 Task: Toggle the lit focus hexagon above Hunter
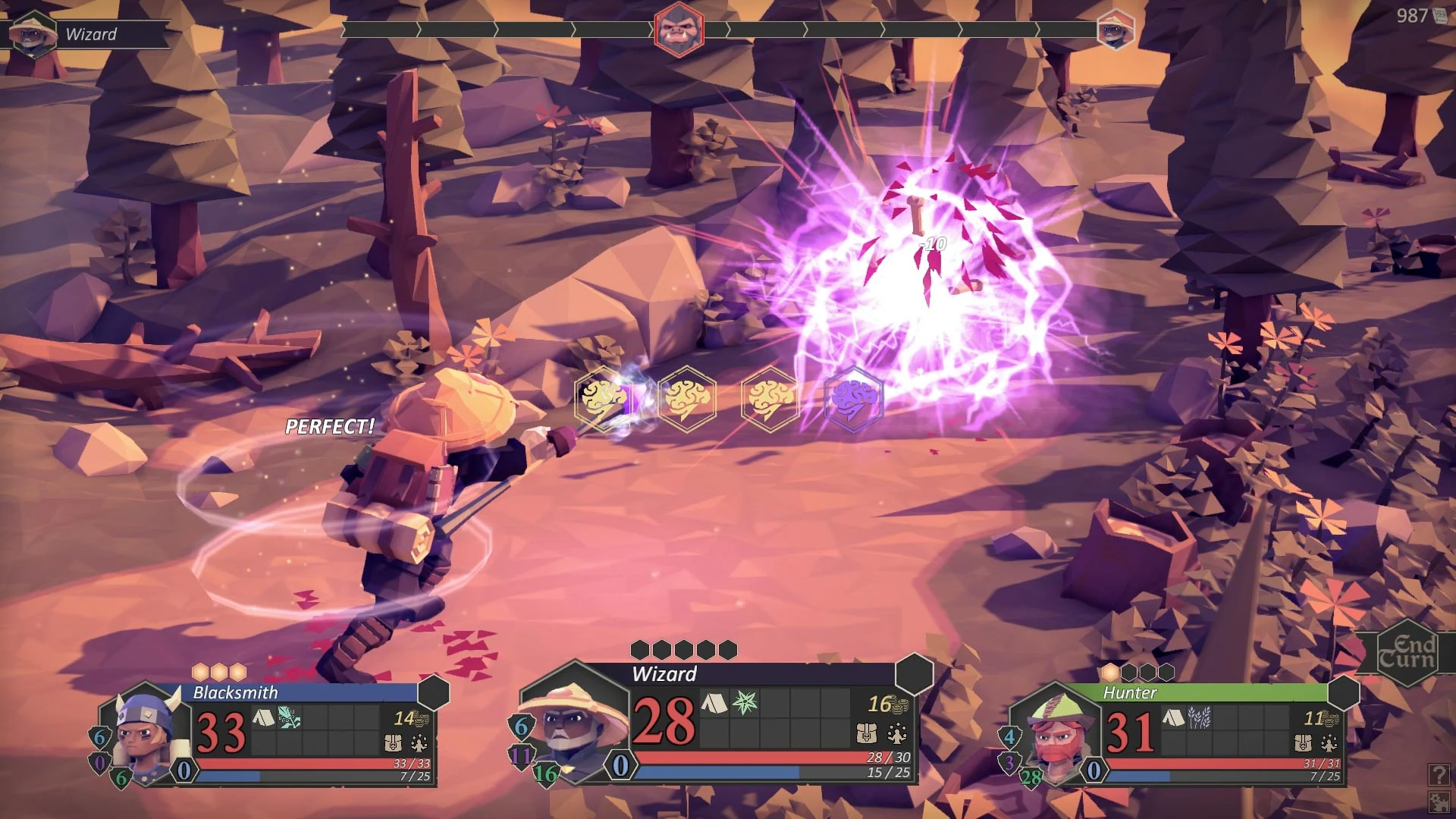point(1110,670)
